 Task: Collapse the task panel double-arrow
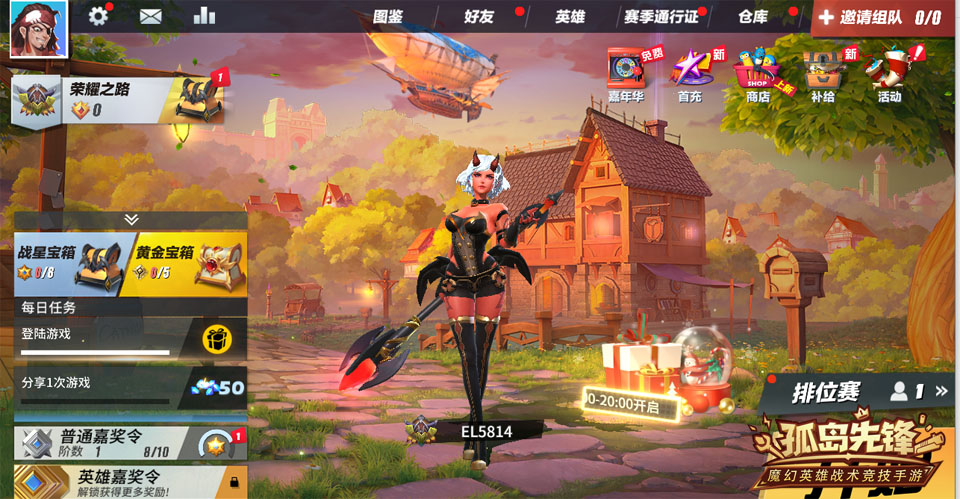point(131,219)
